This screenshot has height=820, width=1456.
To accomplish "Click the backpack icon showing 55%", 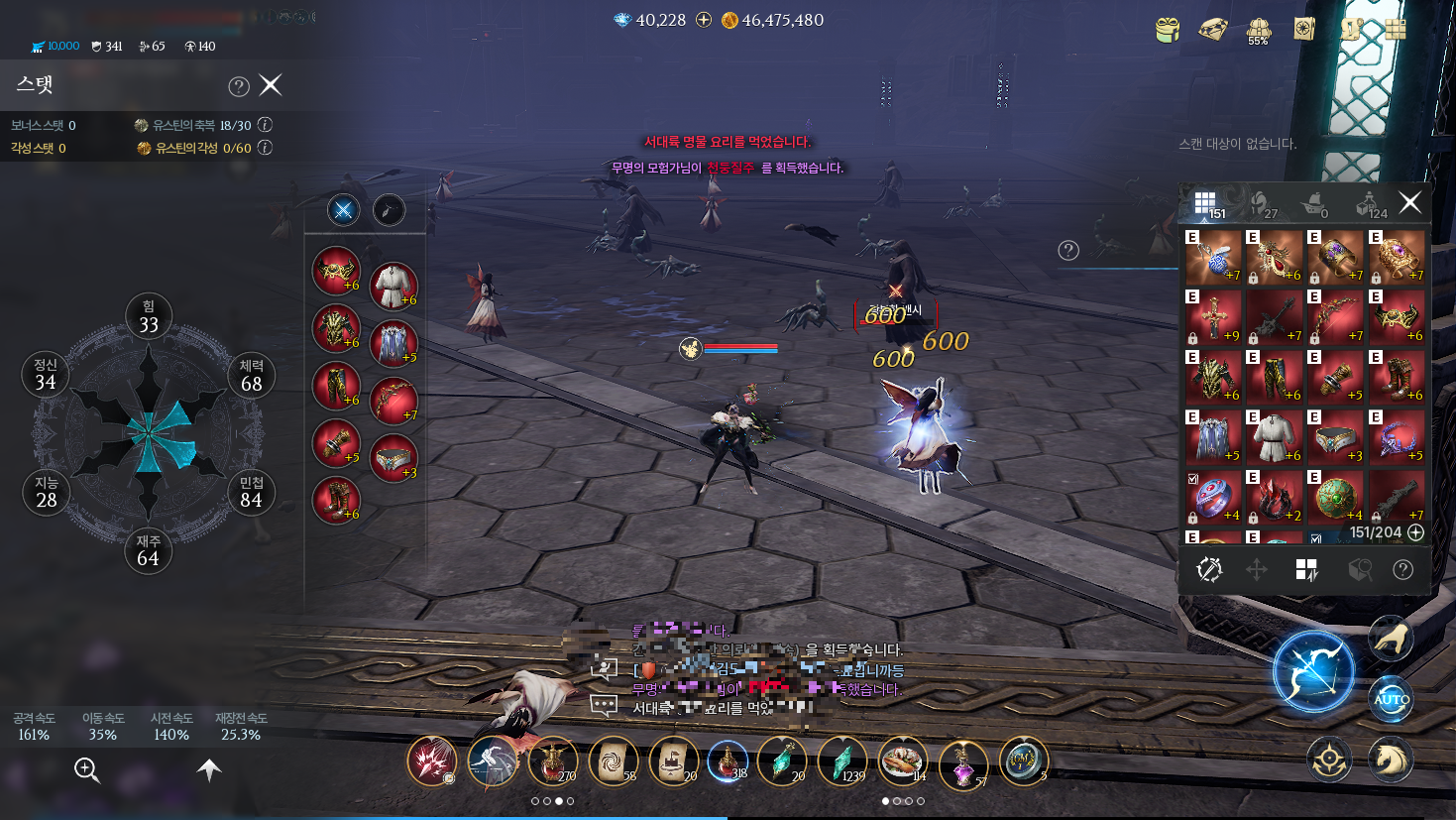I will click(1258, 30).
